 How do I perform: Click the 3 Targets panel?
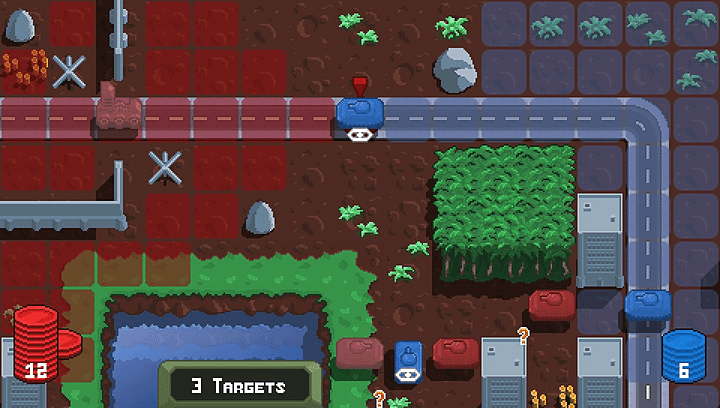[x=239, y=385]
